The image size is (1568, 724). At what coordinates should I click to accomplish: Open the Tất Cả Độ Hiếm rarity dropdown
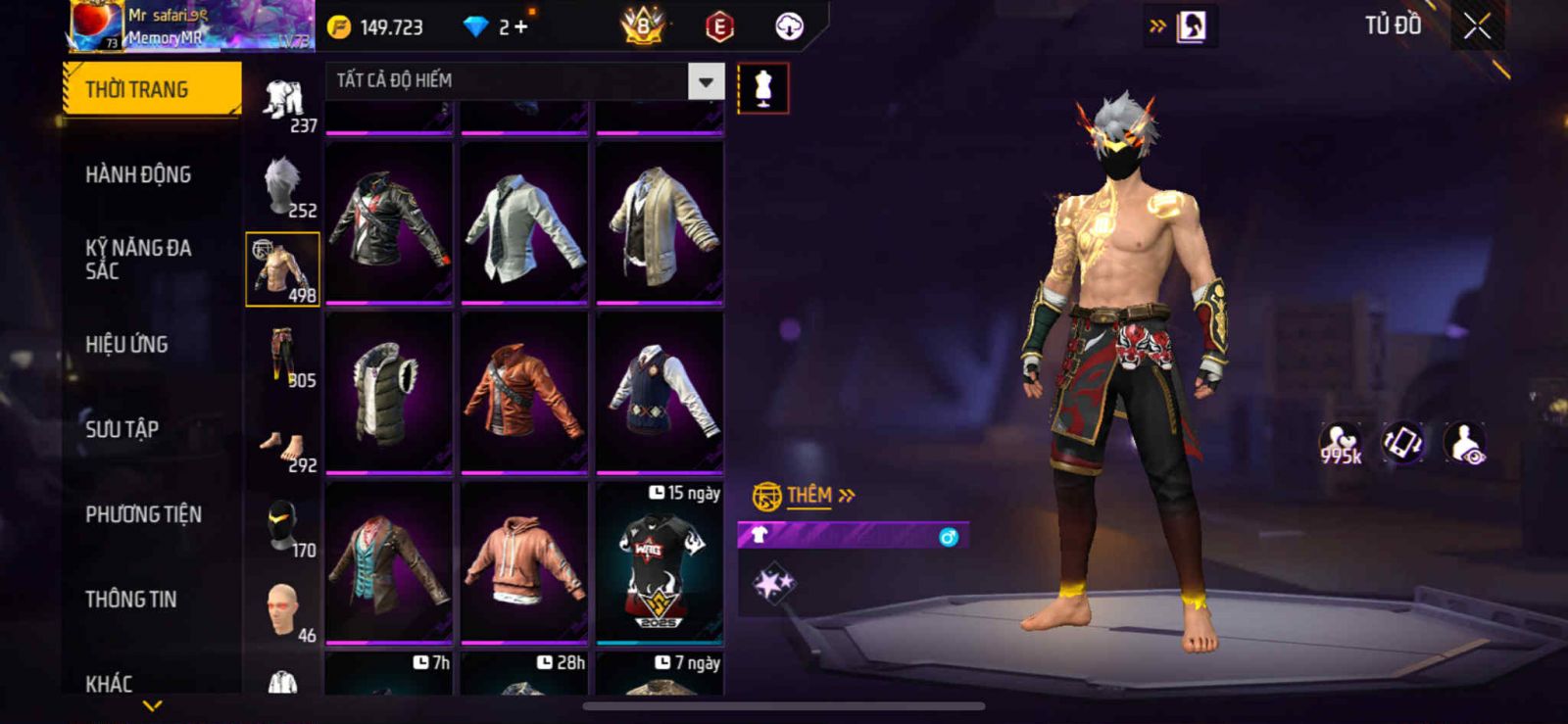706,81
